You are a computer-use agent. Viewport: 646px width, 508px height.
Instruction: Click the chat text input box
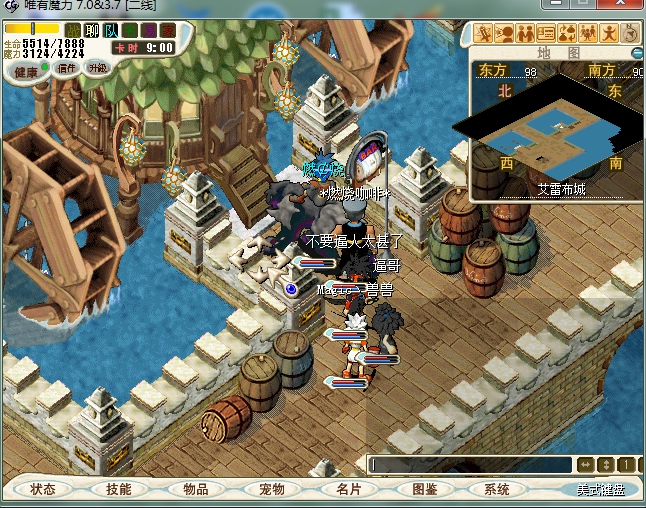[468, 465]
